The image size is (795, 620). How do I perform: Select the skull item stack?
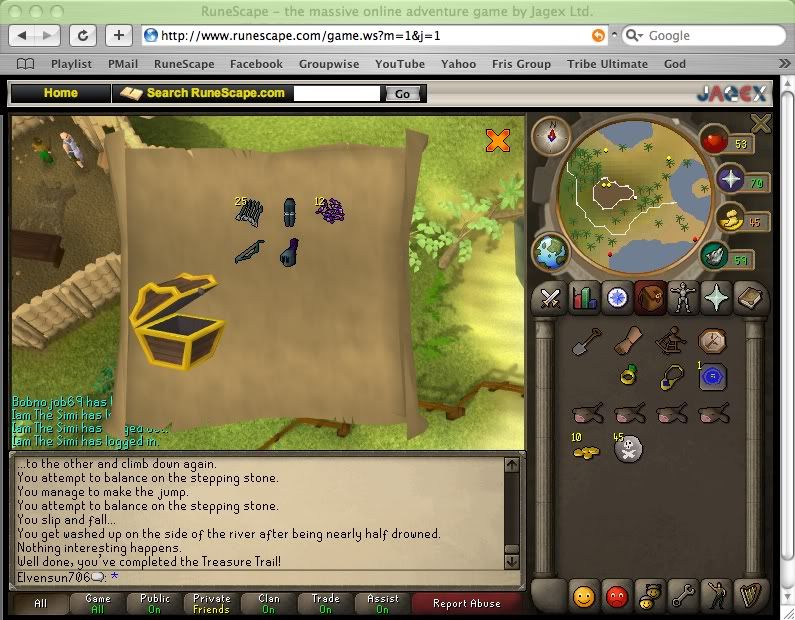coord(628,450)
